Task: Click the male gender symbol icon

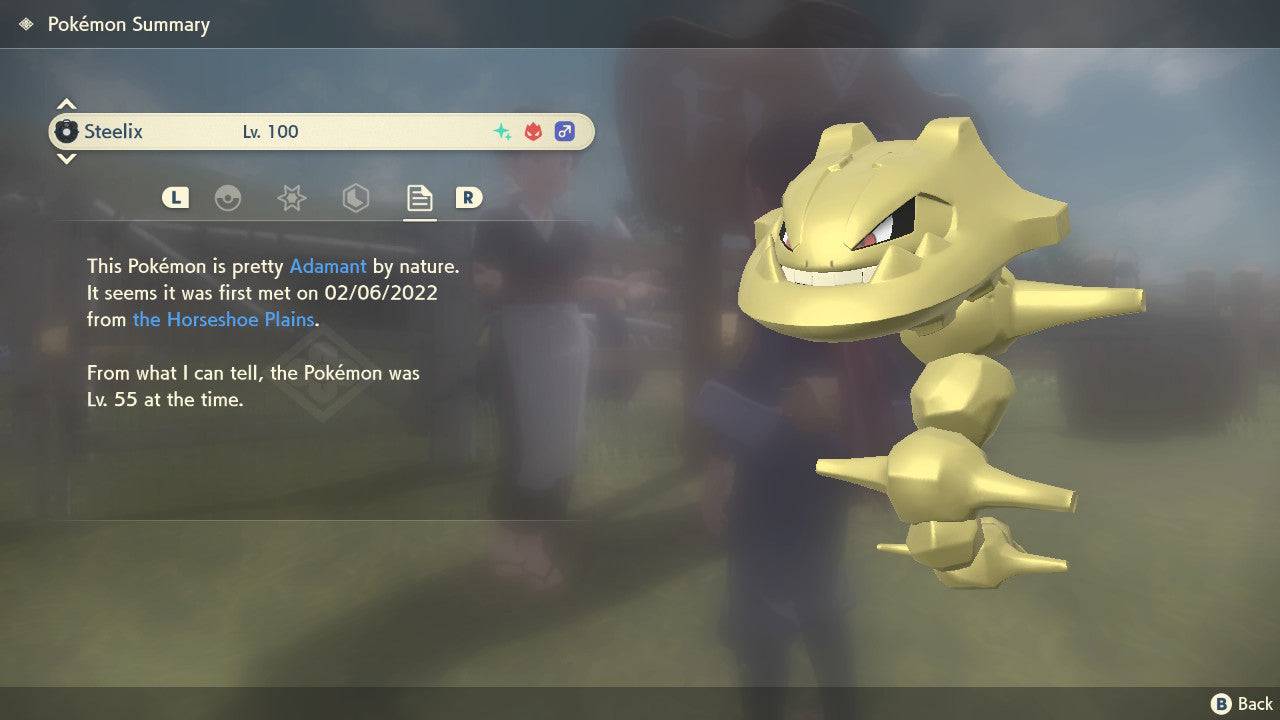Action: (566, 131)
